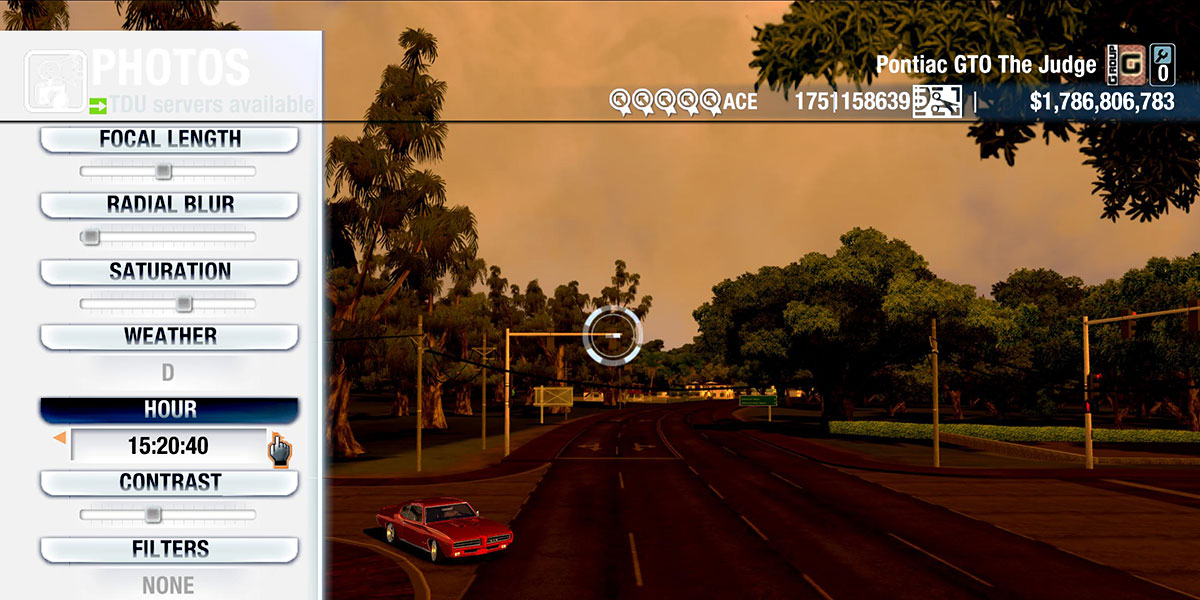Select the Focal Length option
Screen dimensions: 1200x600
[x=169, y=140]
